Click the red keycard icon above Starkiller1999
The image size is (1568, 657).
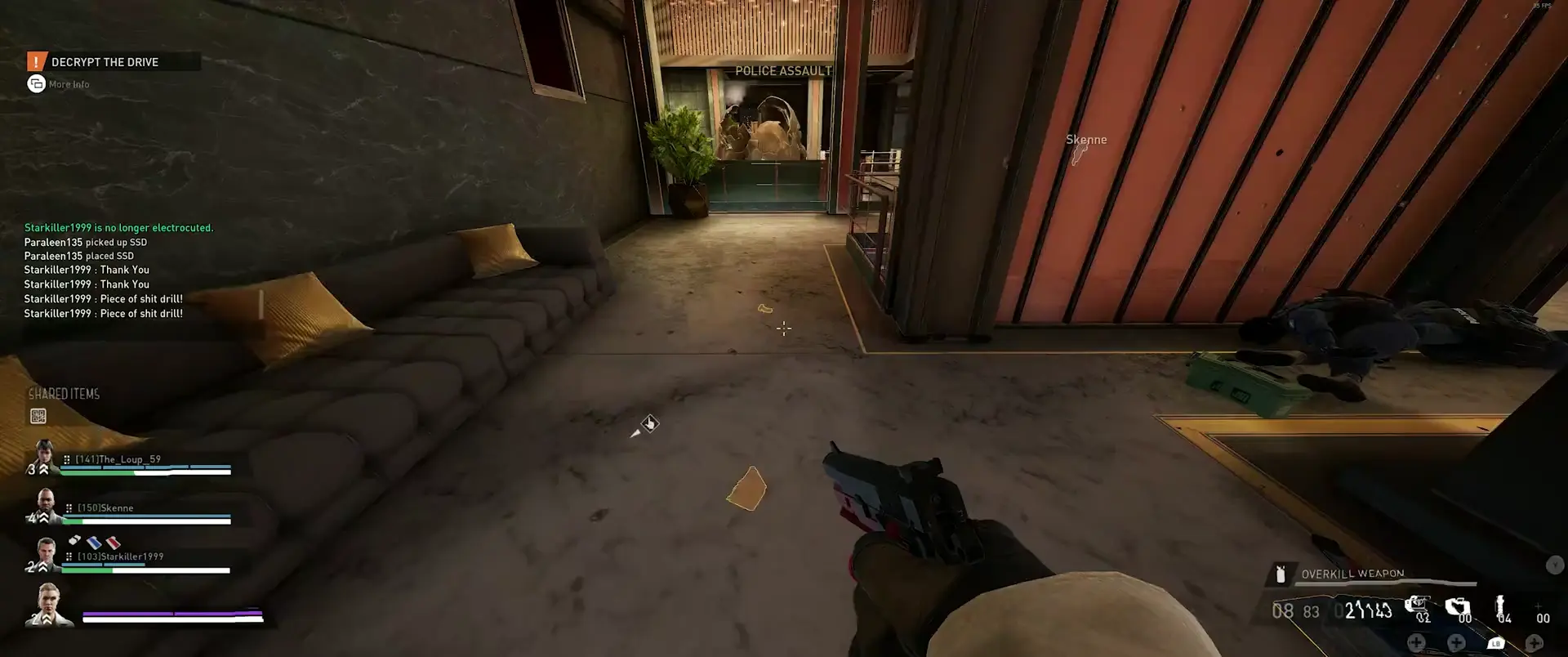click(x=113, y=543)
